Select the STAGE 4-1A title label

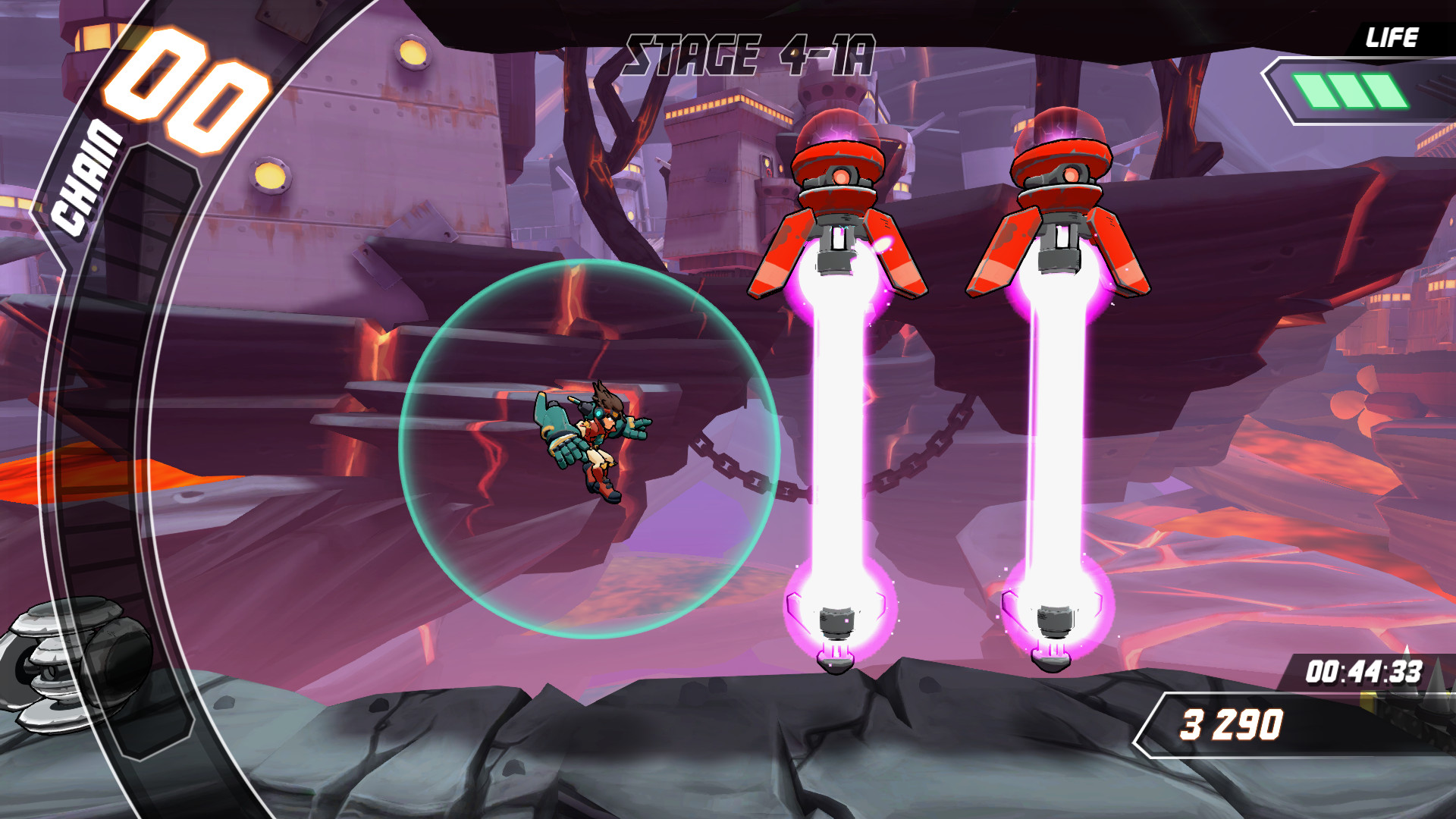coord(751,53)
